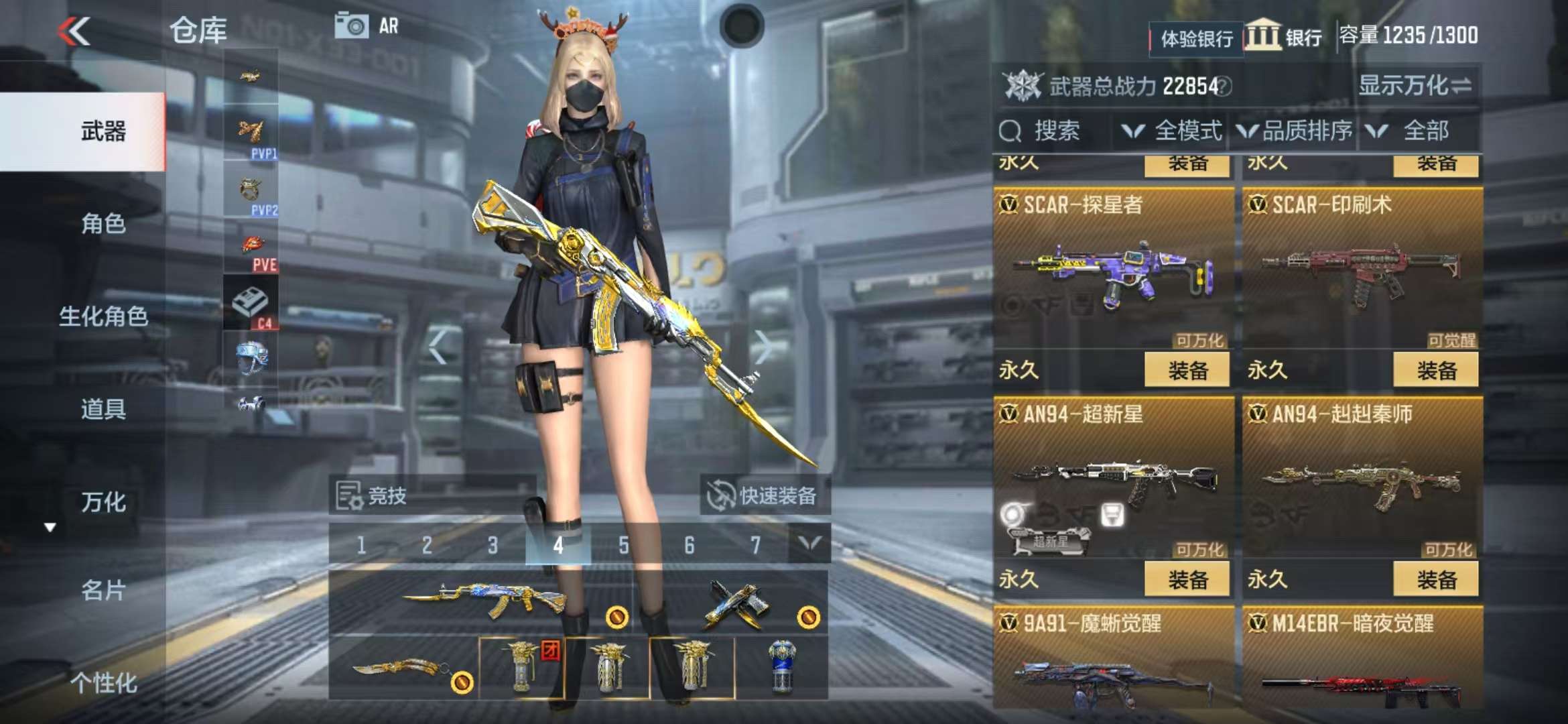Go back with the double-arrow button
This screenshot has height=724, width=1568.
tap(74, 32)
